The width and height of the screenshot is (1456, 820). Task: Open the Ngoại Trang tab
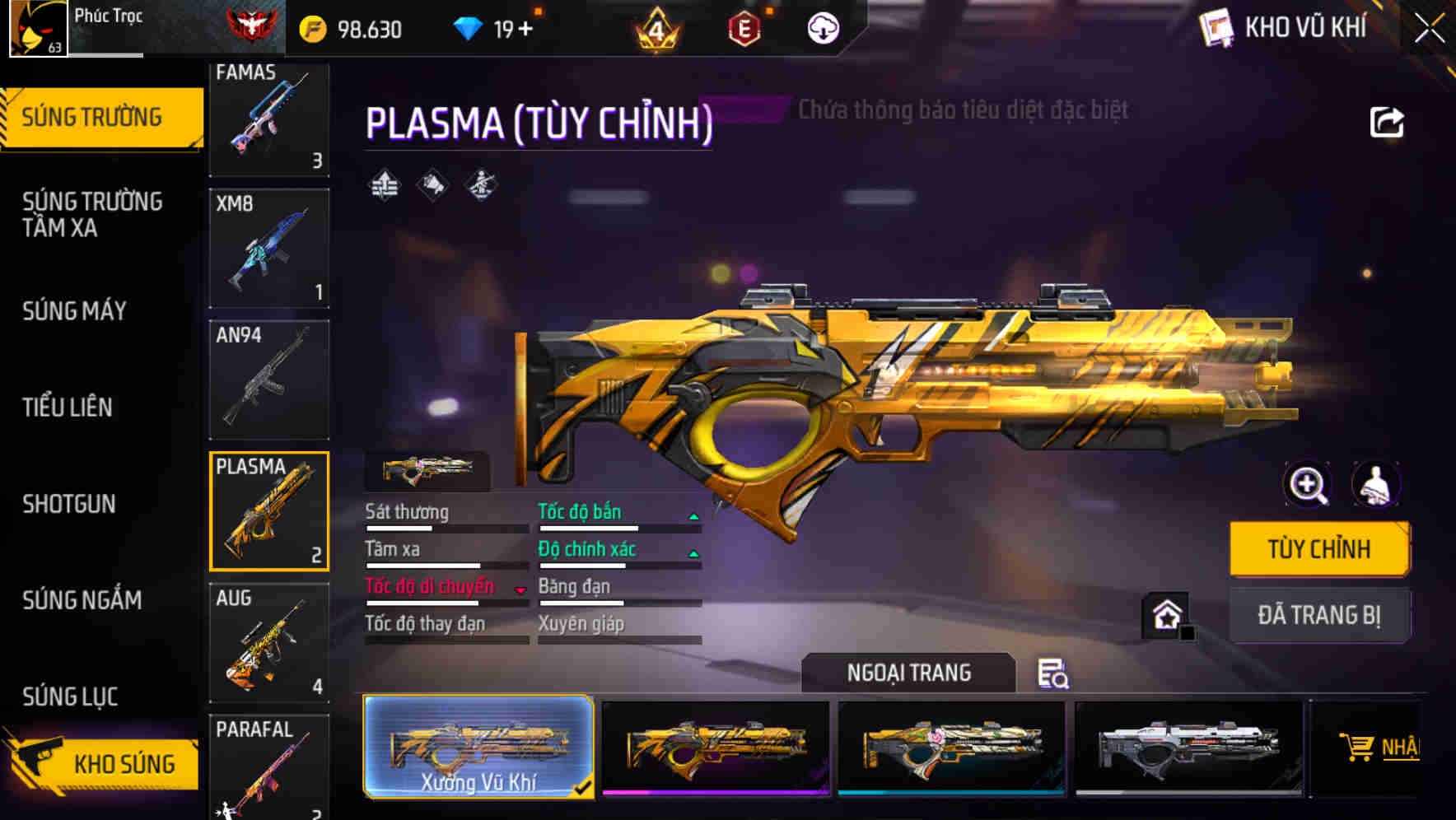pos(908,673)
